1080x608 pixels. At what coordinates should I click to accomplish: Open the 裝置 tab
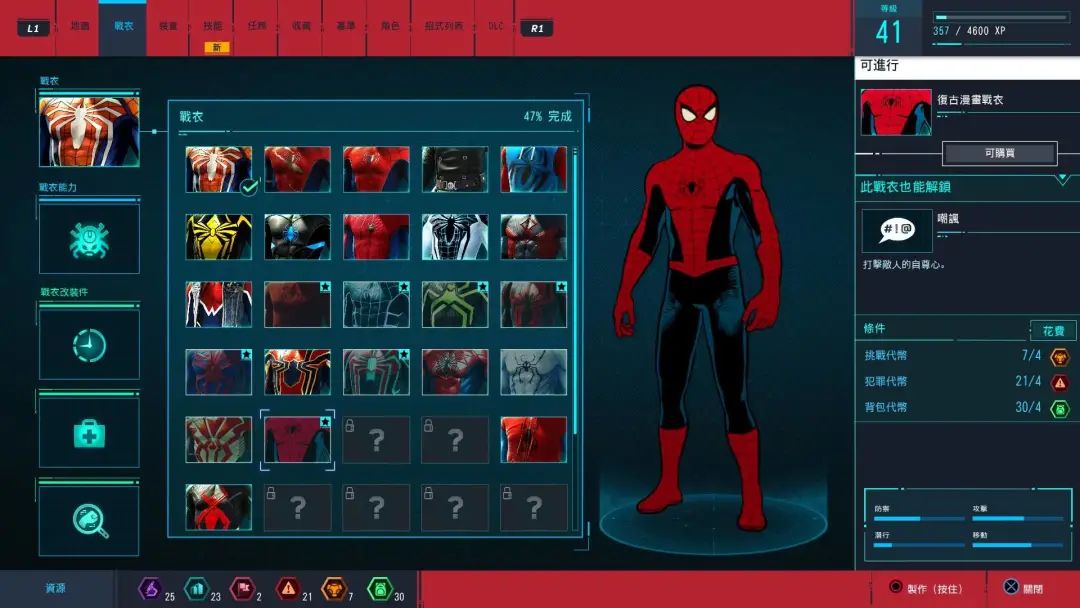(168, 26)
